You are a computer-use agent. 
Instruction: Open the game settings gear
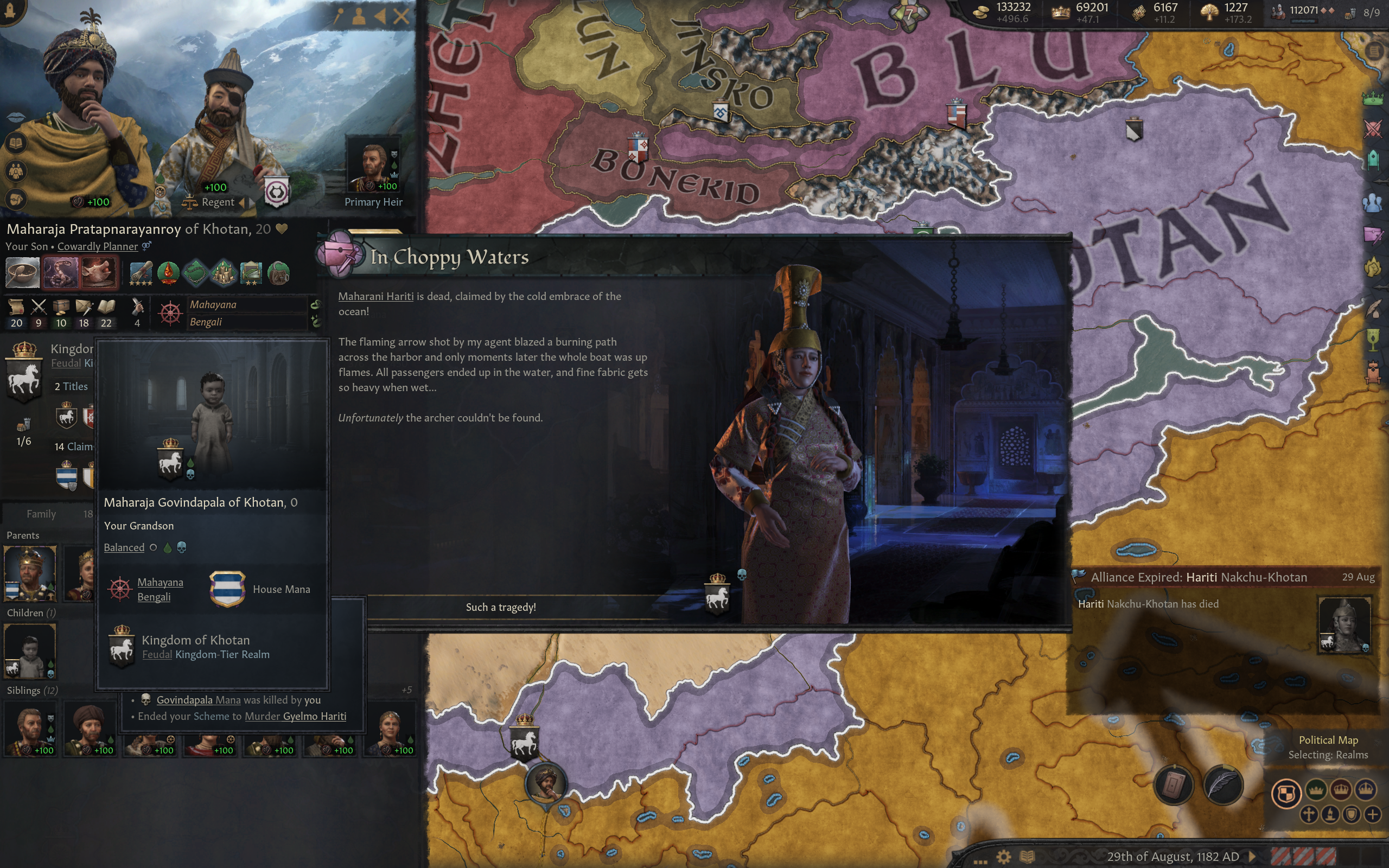tap(1003, 857)
